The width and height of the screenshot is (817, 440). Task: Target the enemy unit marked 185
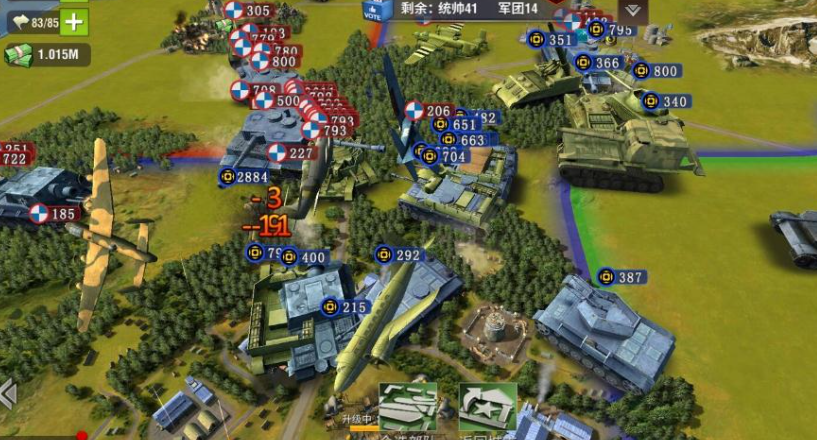[x=53, y=213]
